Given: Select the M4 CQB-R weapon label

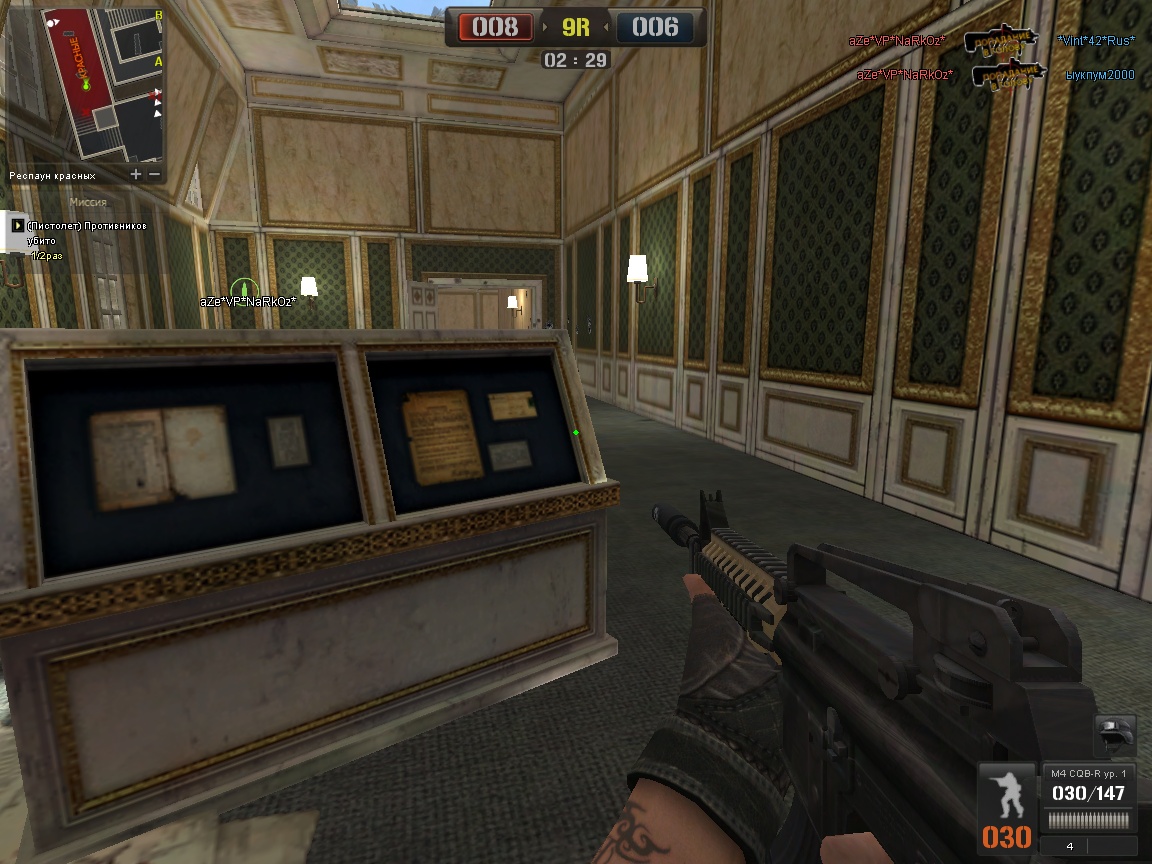Looking at the screenshot, I should 1088,773.
